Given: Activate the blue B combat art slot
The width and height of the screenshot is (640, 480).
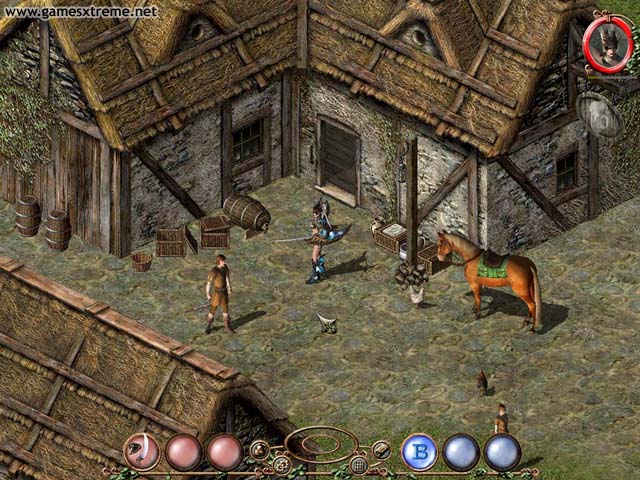Looking at the screenshot, I should pyautogui.click(x=419, y=452).
